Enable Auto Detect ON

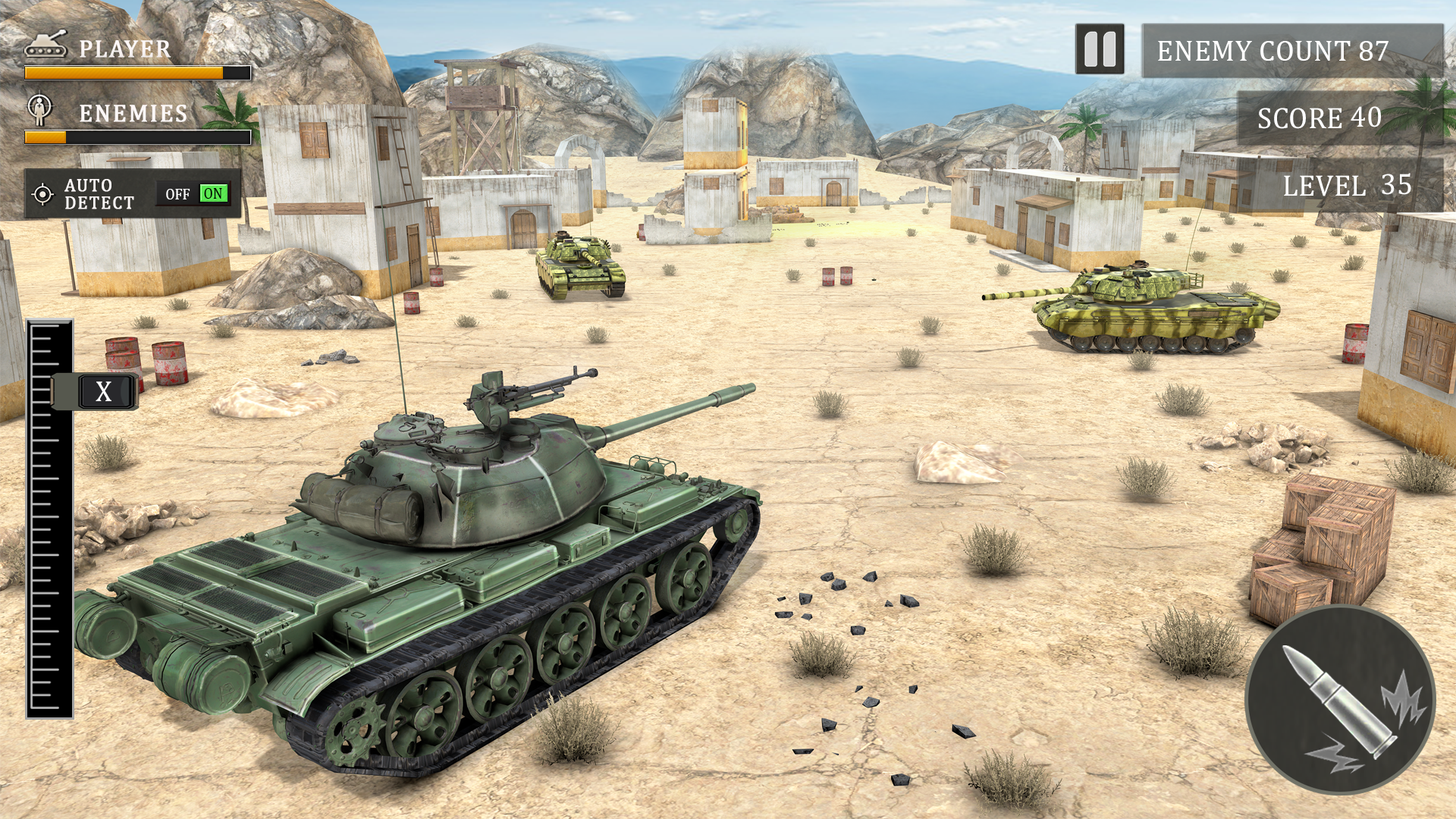(214, 193)
